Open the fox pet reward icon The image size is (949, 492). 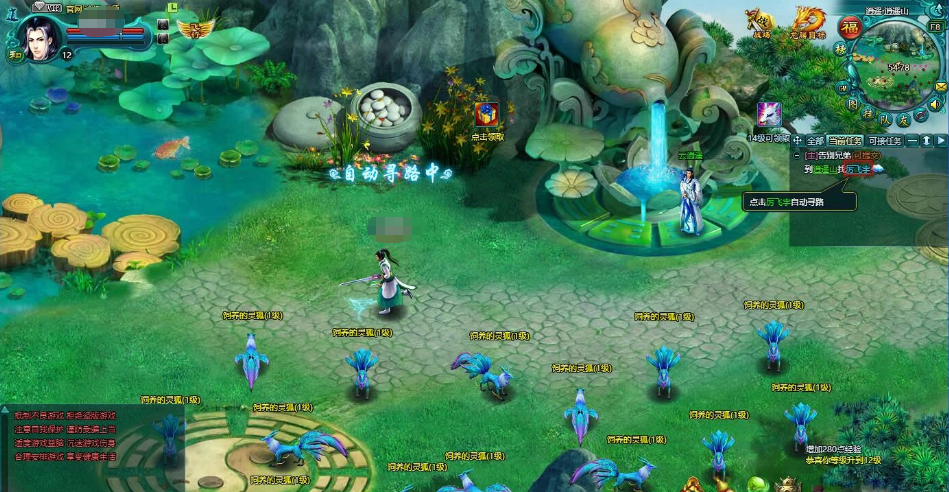click(768, 114)
